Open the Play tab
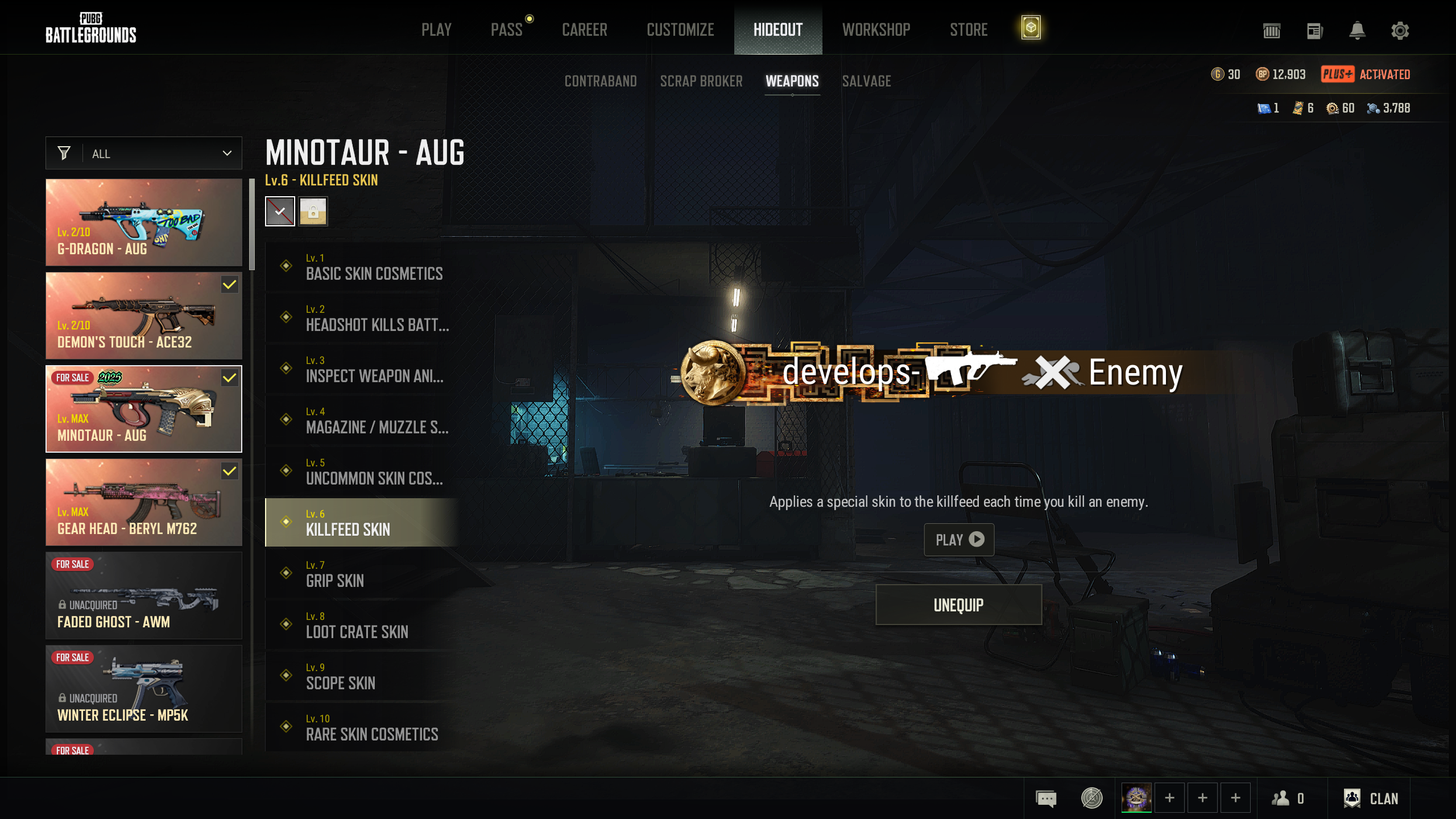1456x819 pixels. point(436,30)
